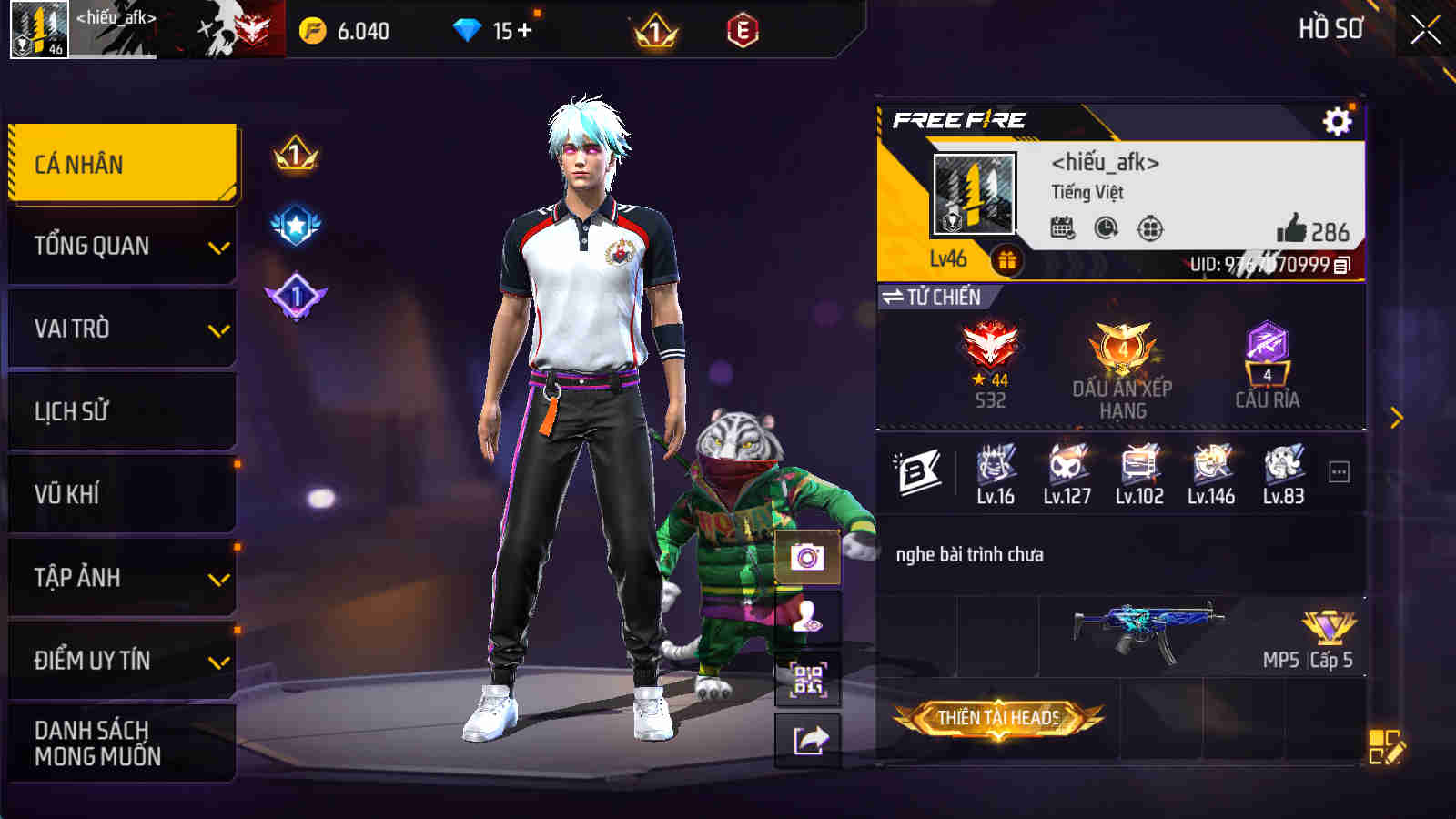Switch to the LỊCH SỬ tab
The image size is (1456, 819).
click(121, 411)
